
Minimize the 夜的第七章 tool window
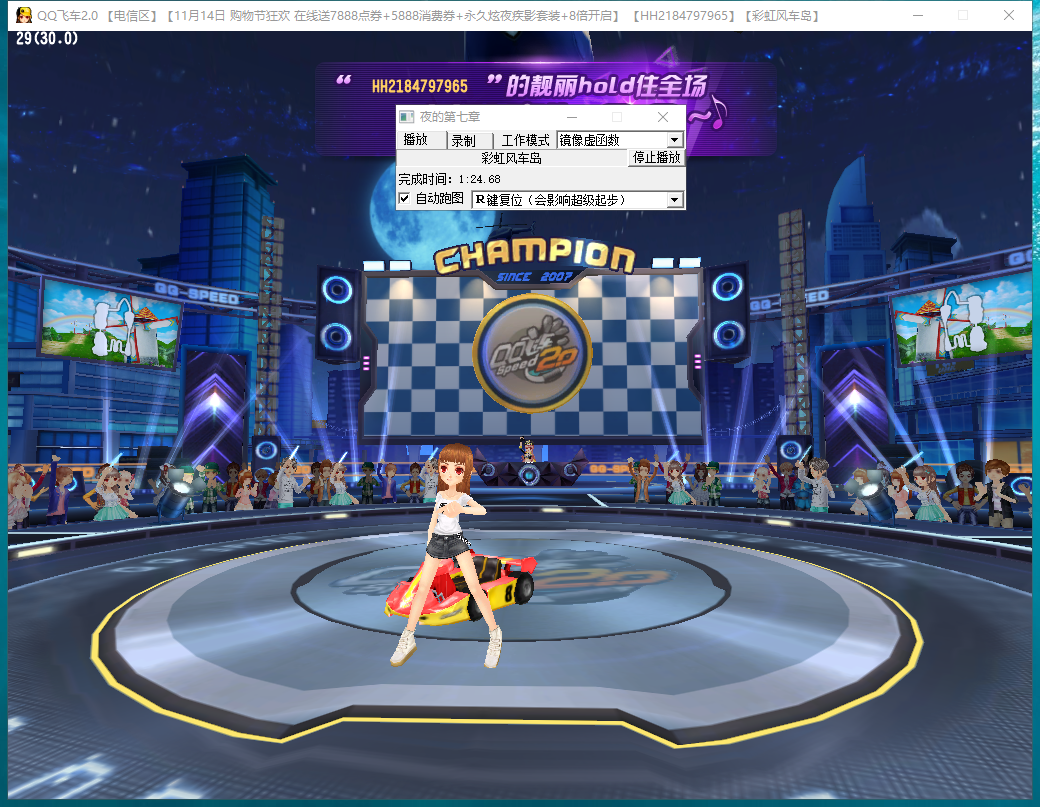(572, 117)
